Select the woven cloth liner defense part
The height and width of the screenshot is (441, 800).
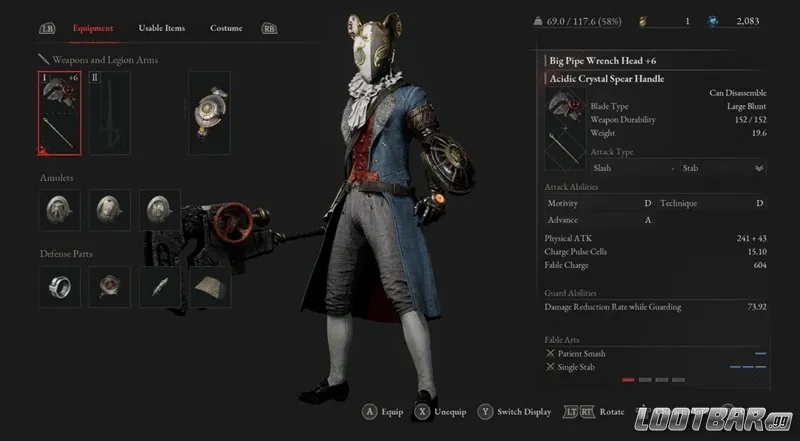click(x=210, y=287)
